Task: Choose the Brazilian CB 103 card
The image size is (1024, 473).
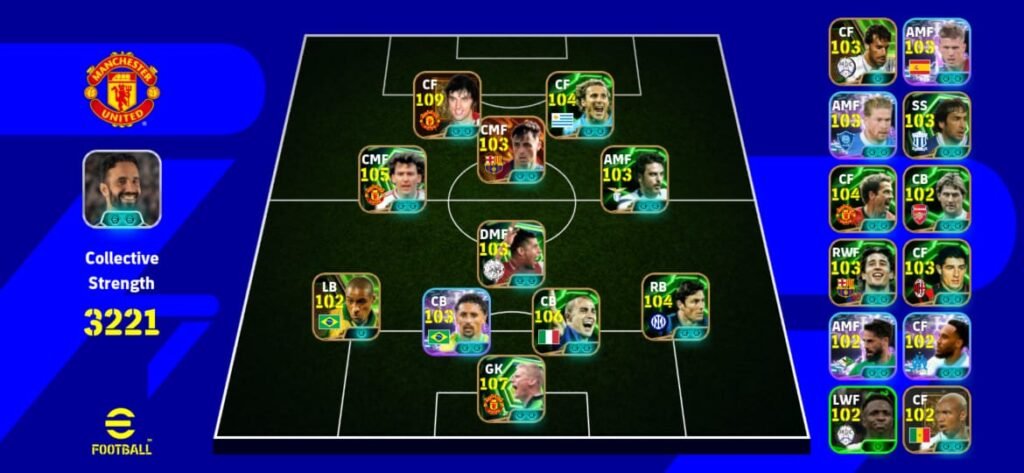Action: point(456,321)
